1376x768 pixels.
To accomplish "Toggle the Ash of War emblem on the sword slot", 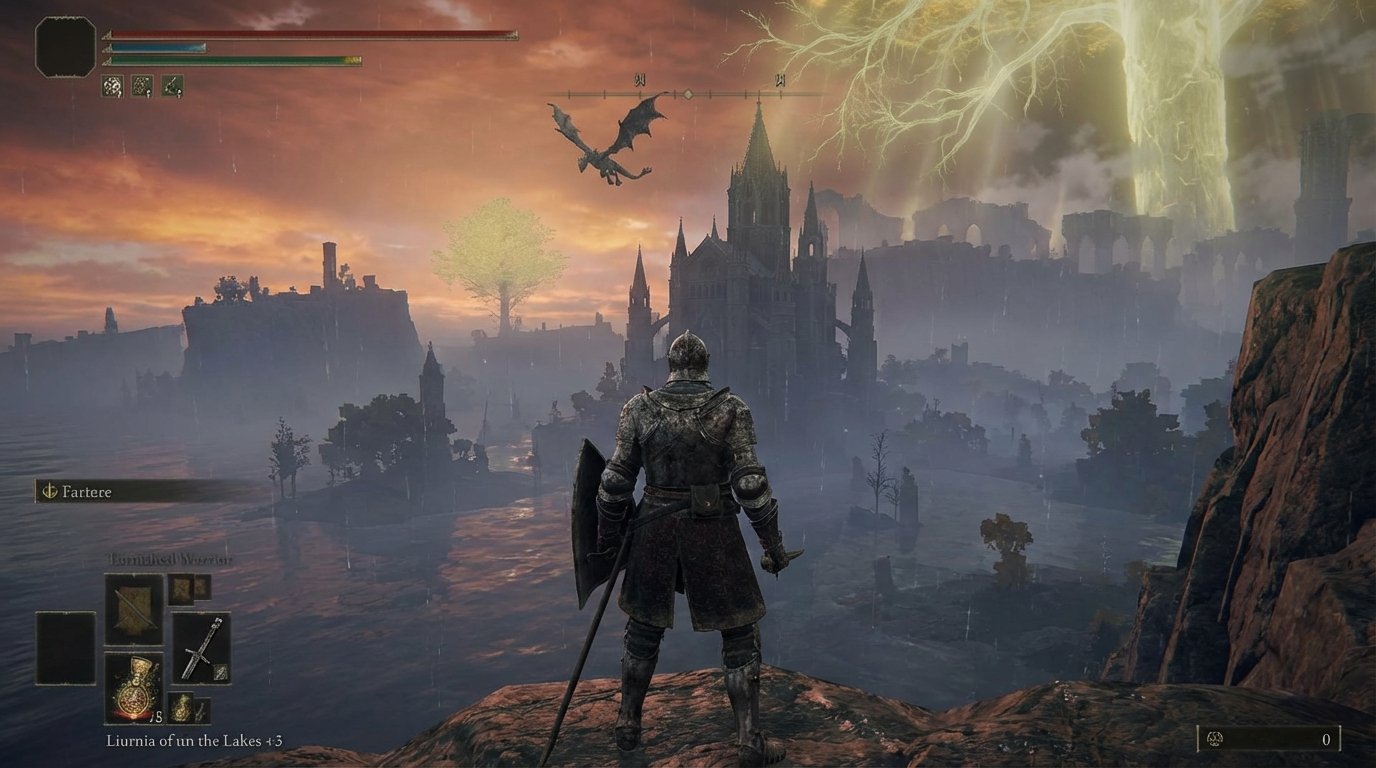I will [x=220, y=672].
